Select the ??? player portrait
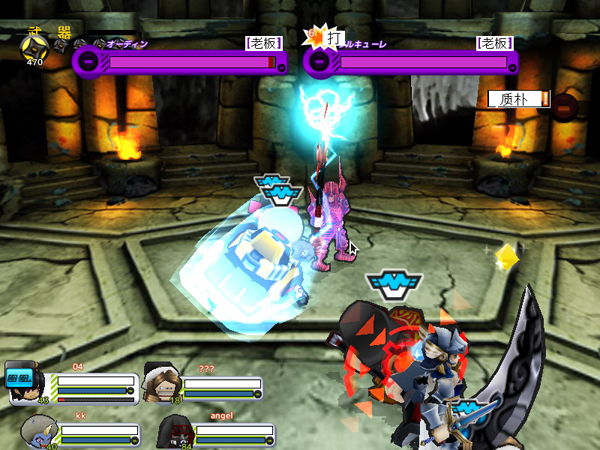 163,381
